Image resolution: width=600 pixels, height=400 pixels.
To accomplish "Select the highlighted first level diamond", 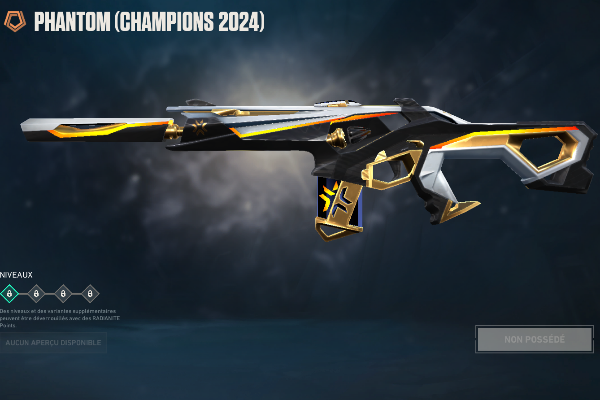I will point(9,293).
